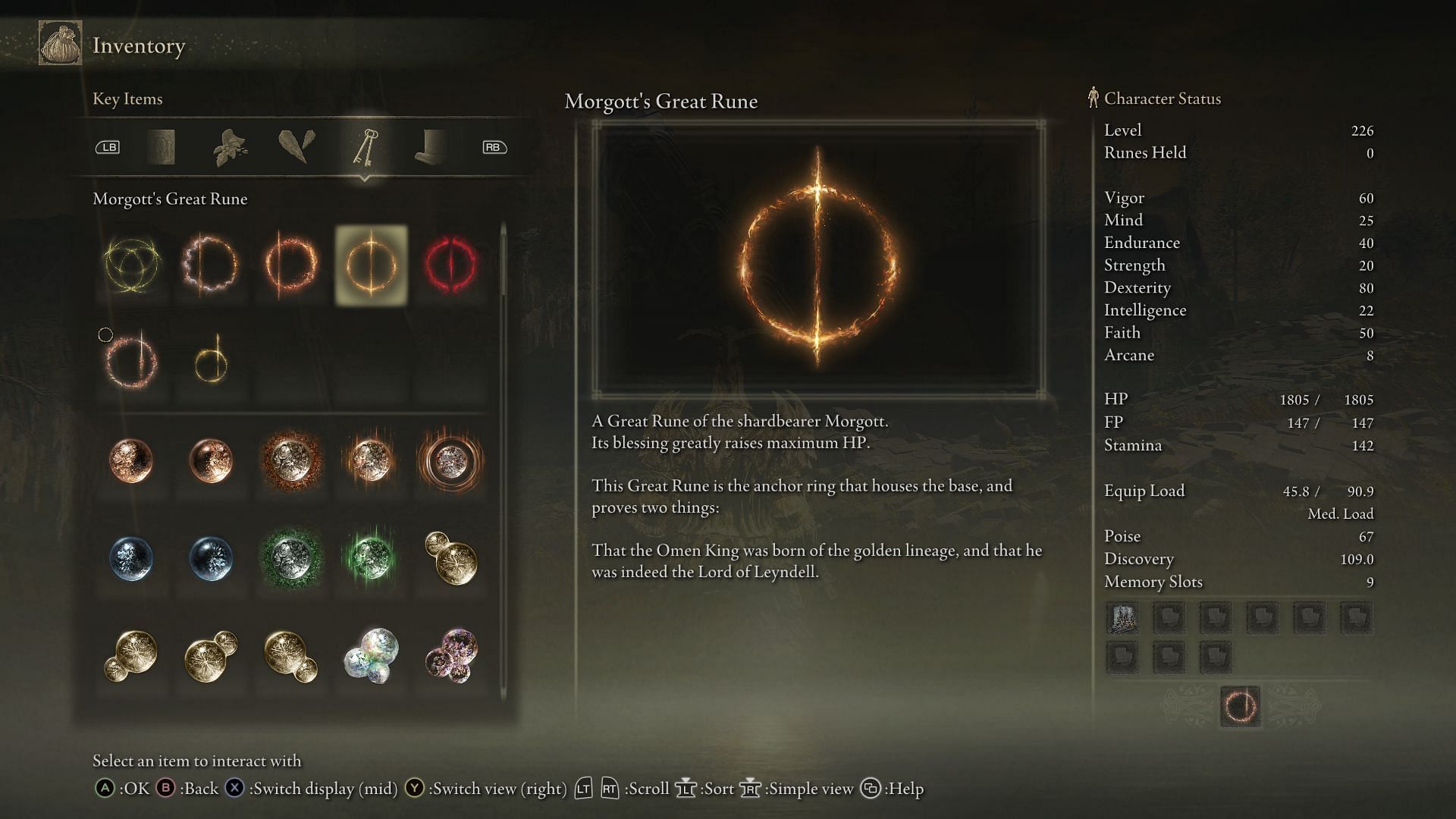Click the equipped Great Rune status icon
The height and width of the screenshot is (819, 1456).
click(1240, 707)
